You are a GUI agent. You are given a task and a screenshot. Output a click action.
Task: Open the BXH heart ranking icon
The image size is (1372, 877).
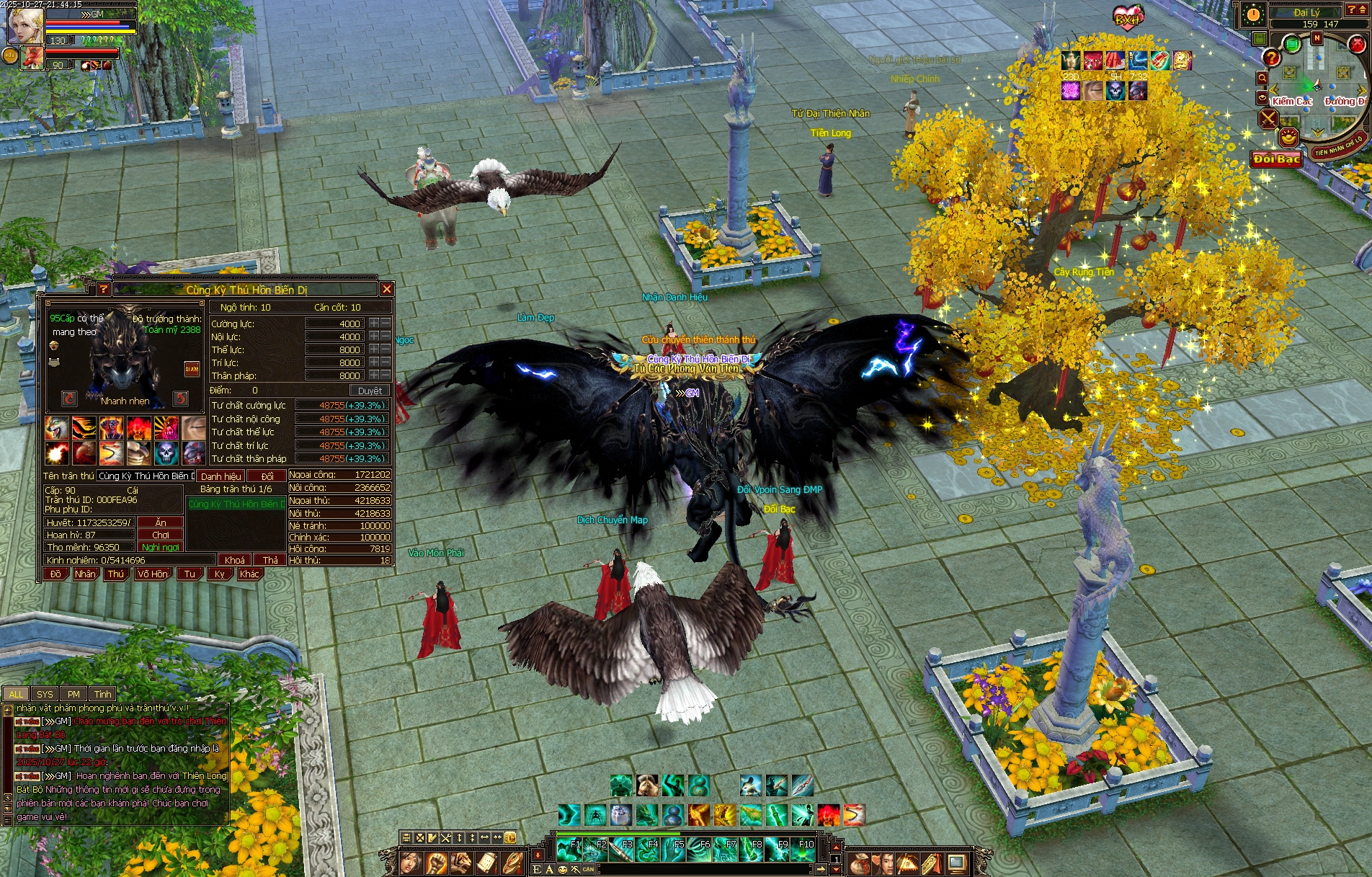(1128, 16)
